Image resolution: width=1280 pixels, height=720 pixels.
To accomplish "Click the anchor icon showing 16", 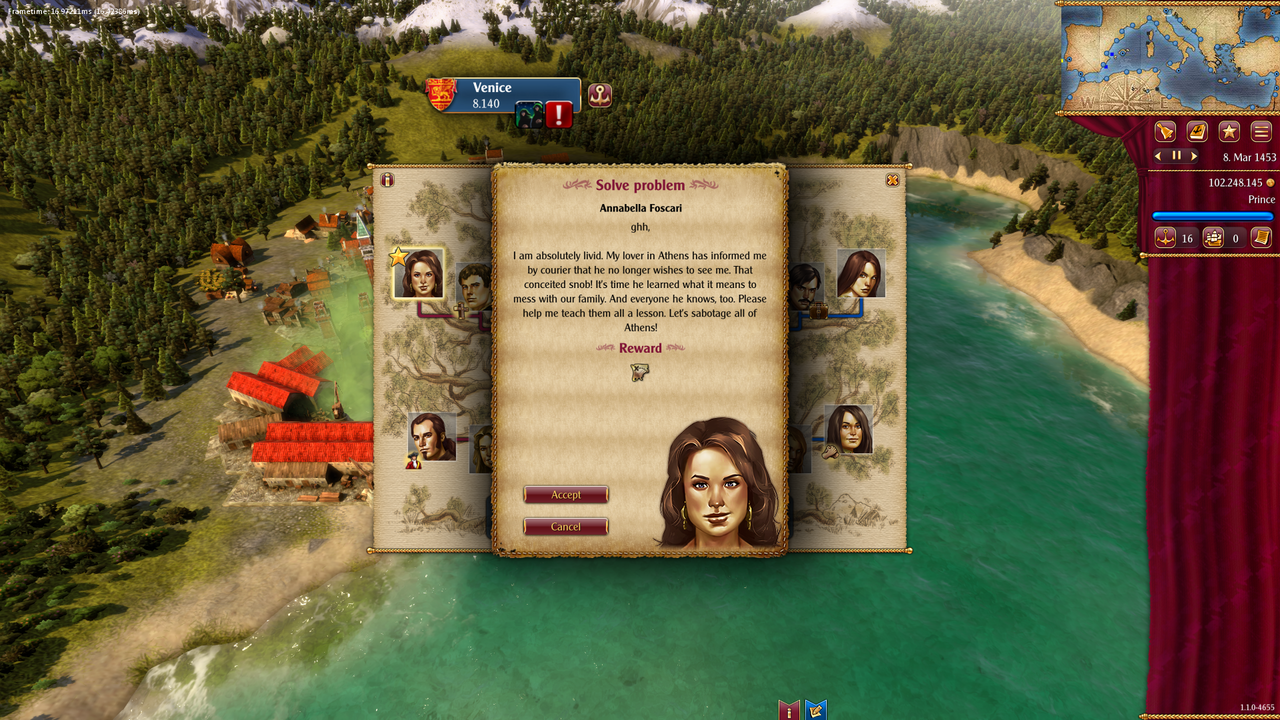I will [1165, 238].
